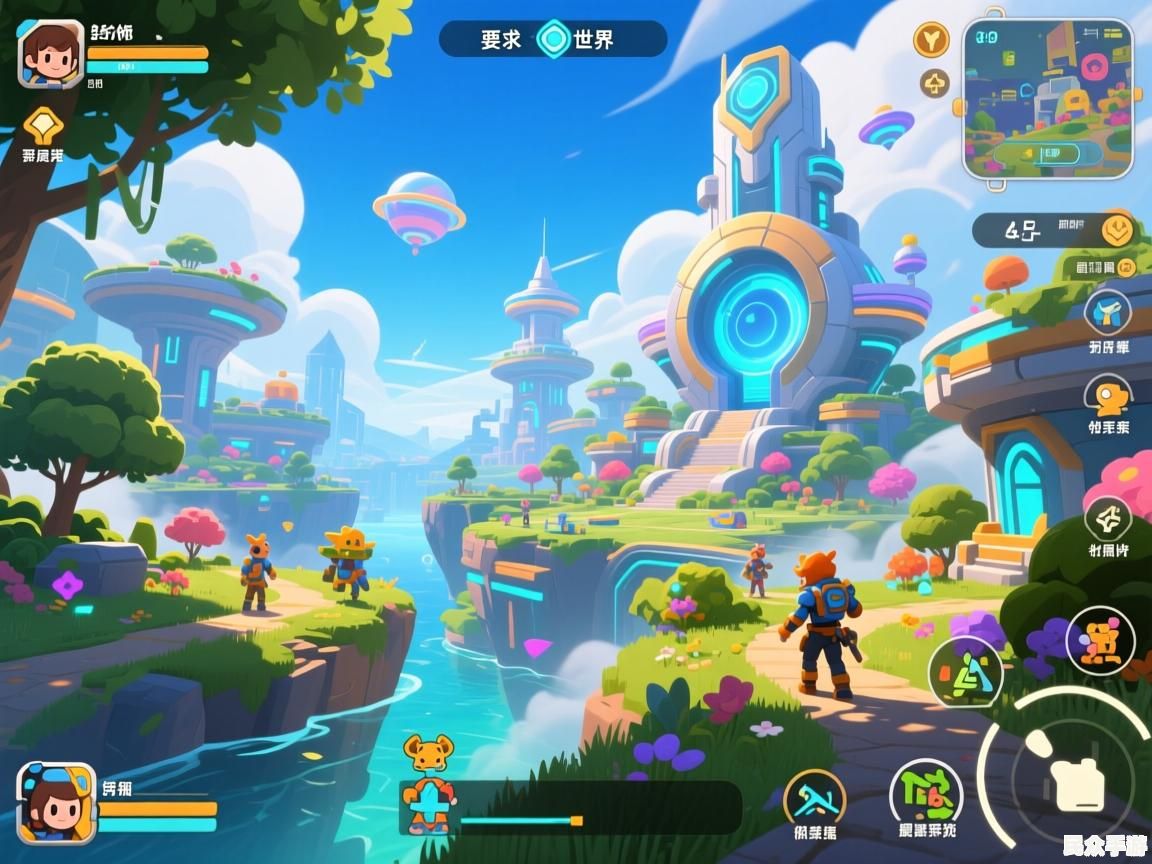Click the white four-point star icon
This screenshot has height=864, width=1152.
pos(1108,518)
